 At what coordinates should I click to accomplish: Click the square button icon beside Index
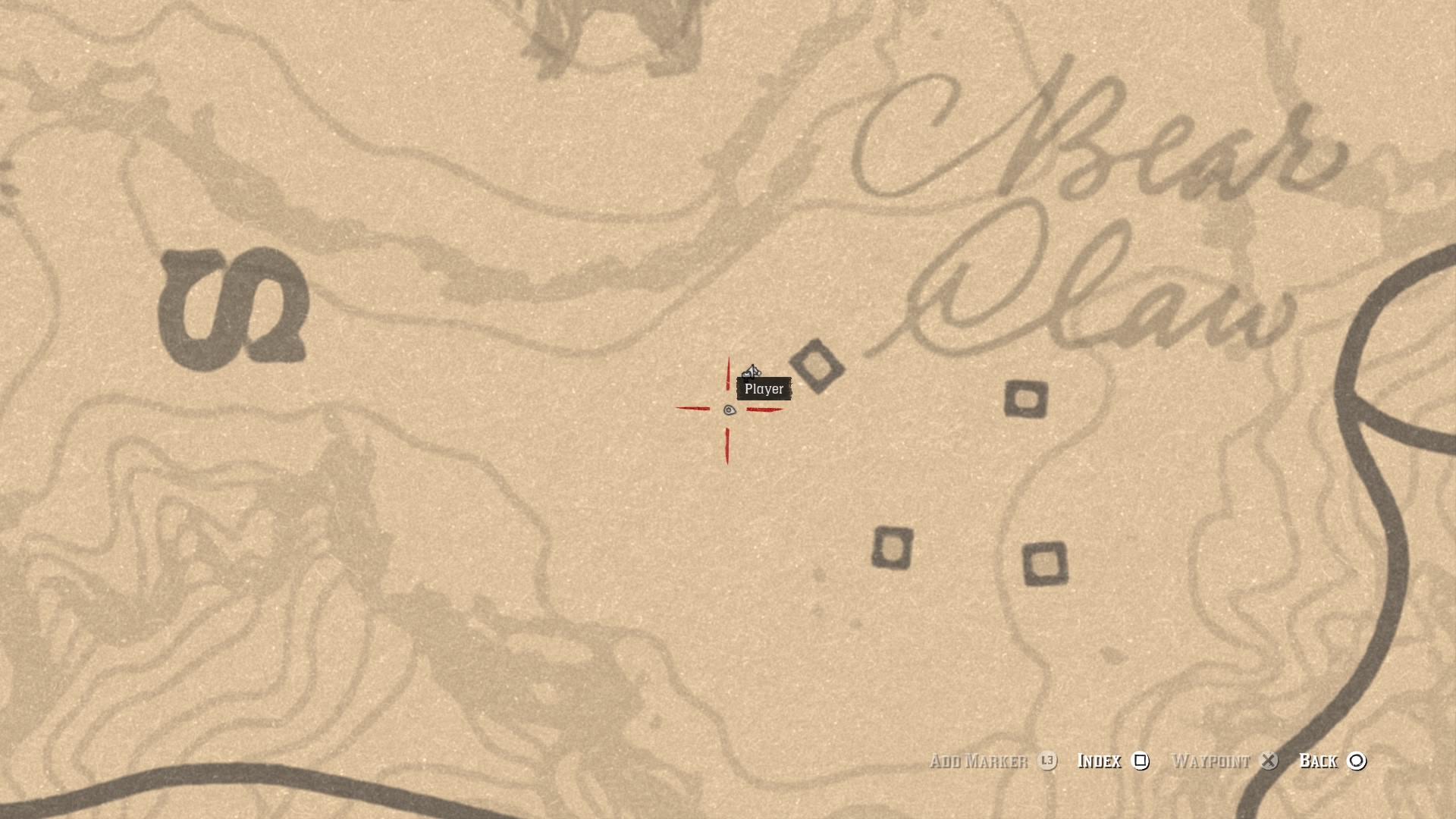point(1139,761)
